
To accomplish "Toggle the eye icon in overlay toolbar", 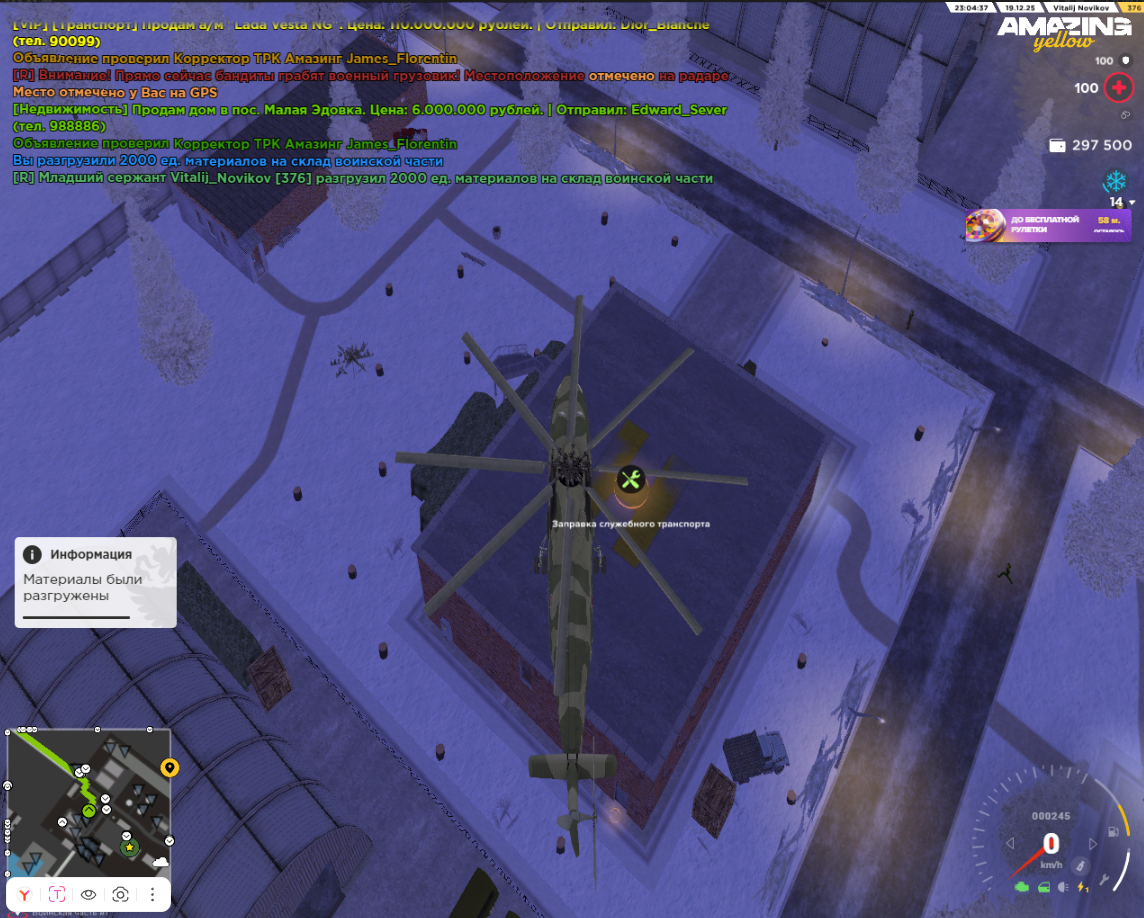I will [x=88, y=894].
